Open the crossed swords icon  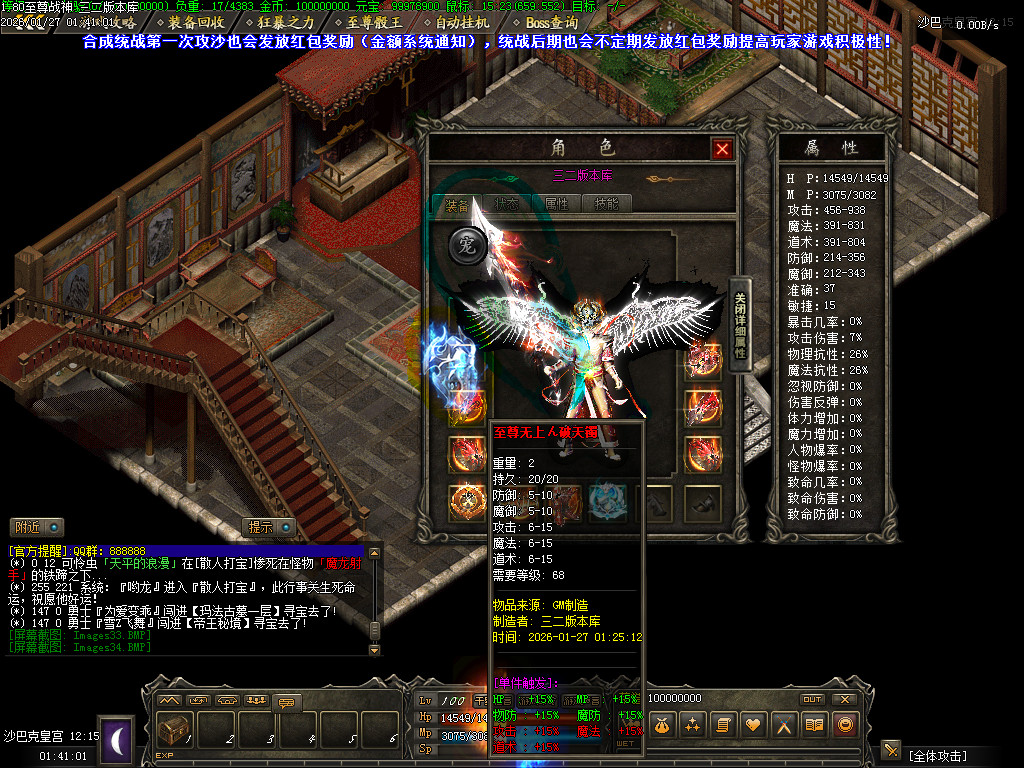pyautogui.click(x=784, y=724)
